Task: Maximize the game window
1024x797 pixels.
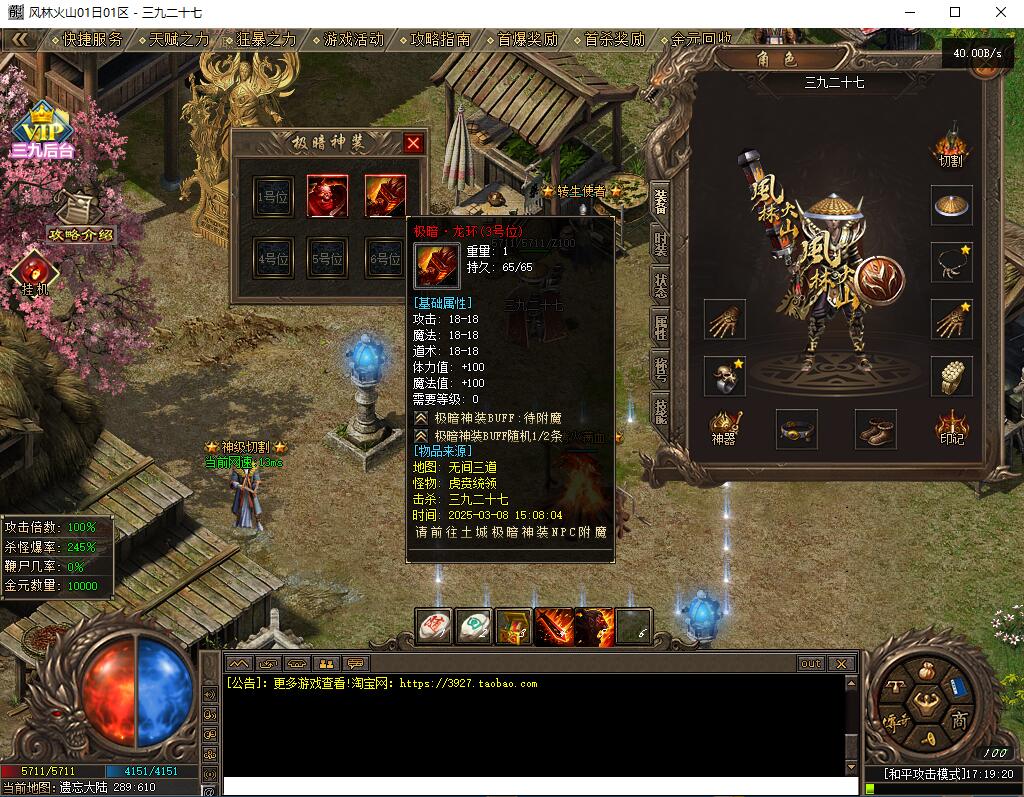Action: tap(954, 12)
